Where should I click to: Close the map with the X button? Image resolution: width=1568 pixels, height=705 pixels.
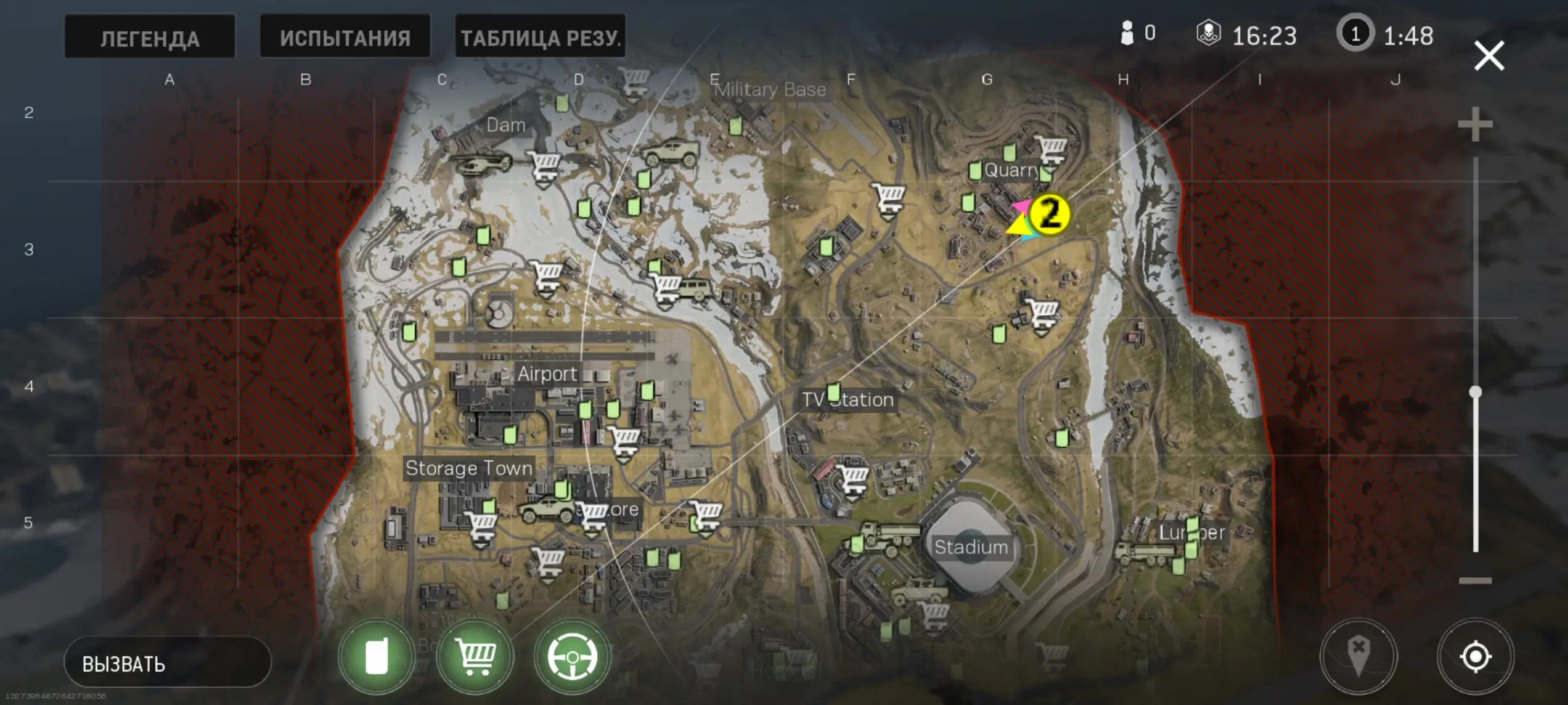(x=1488, y=56)
